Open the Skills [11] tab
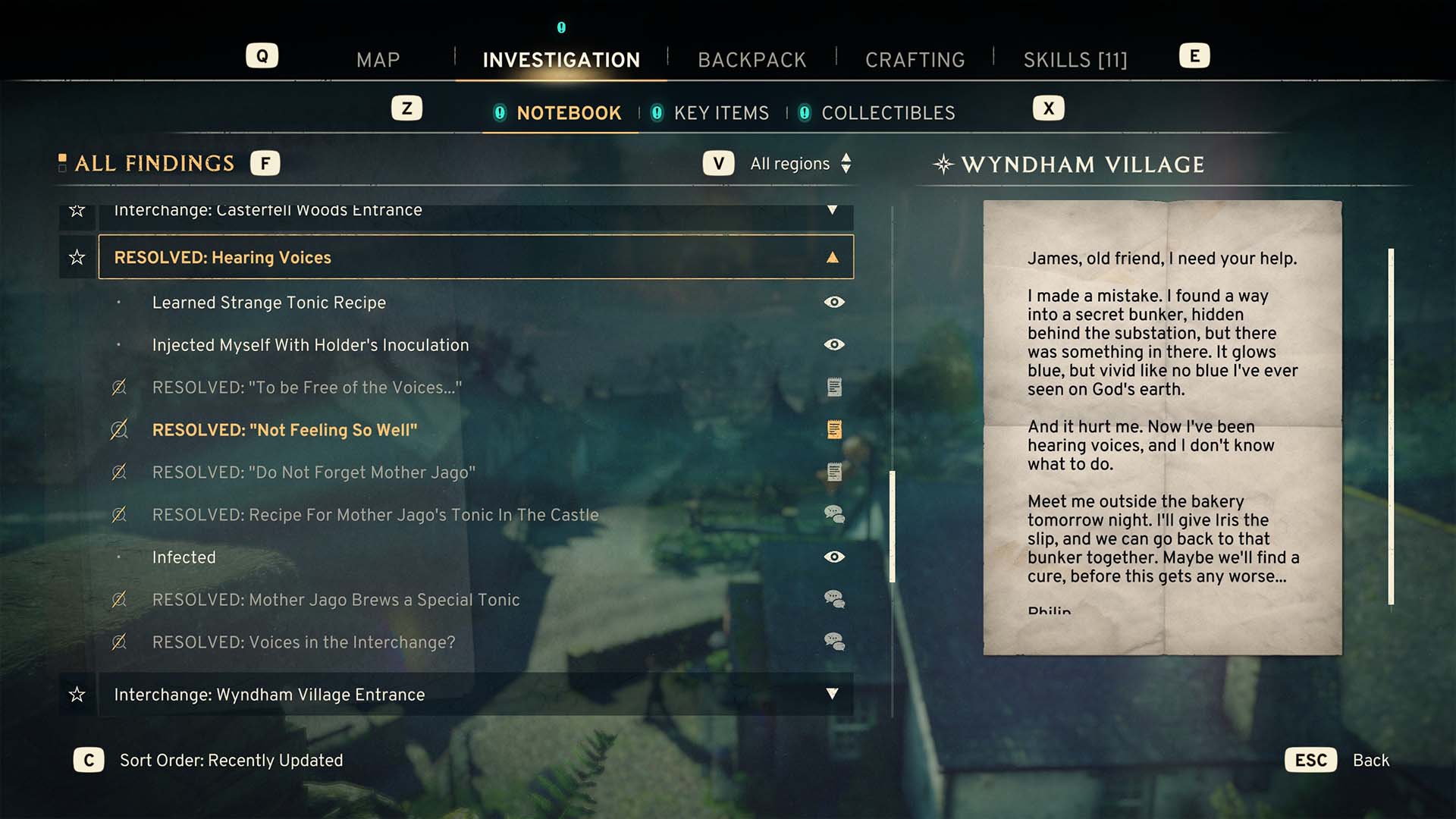Viewport: 1456px width, 819px height. pos(1075,60)
